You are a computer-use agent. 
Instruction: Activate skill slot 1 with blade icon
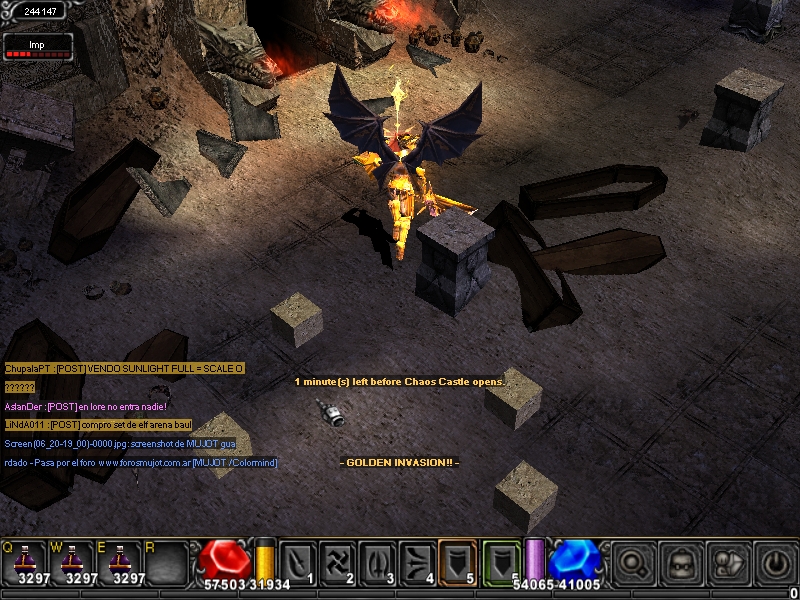click(x=299, y=562)
